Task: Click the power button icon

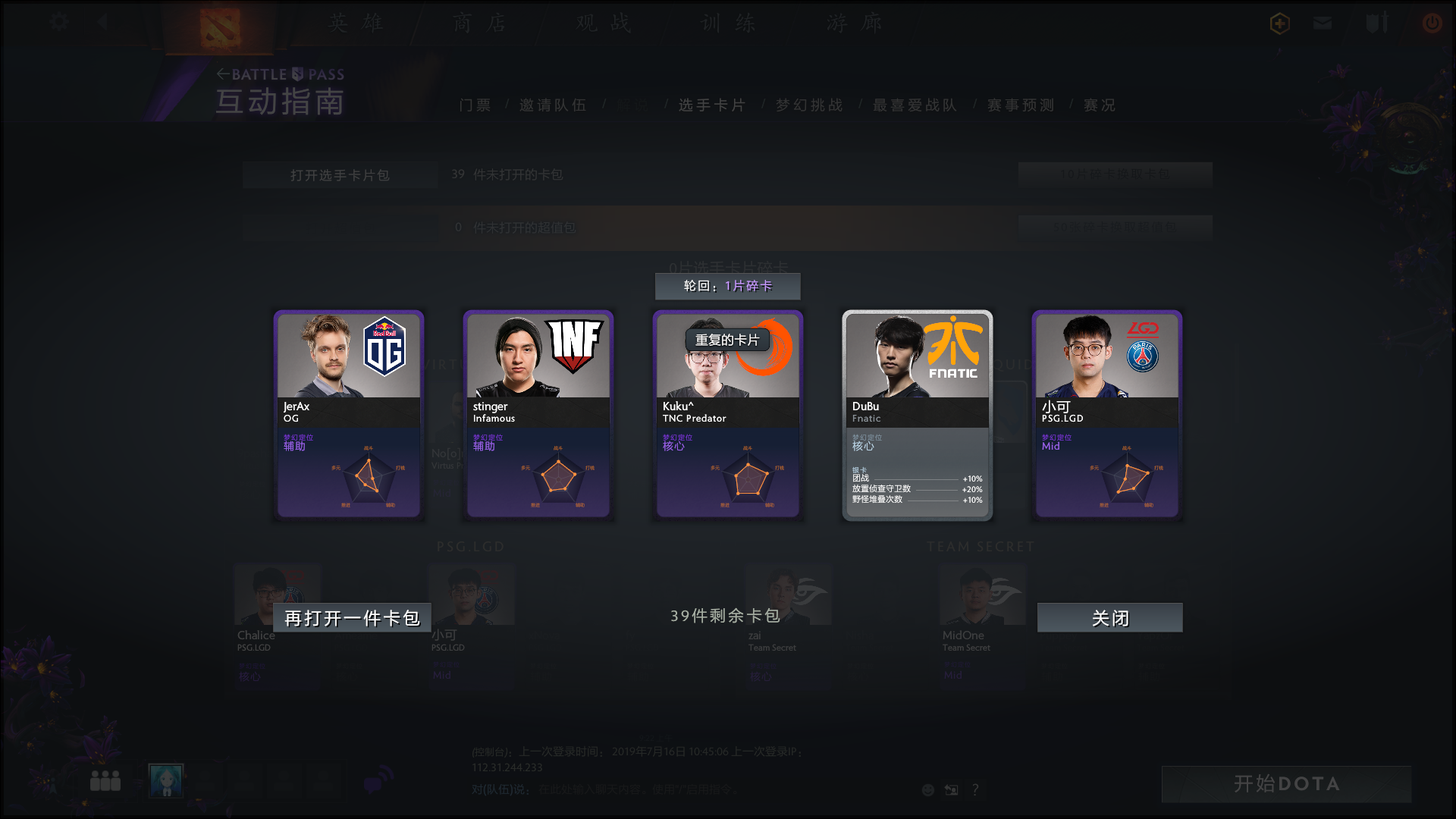Action: (1432, 23)
